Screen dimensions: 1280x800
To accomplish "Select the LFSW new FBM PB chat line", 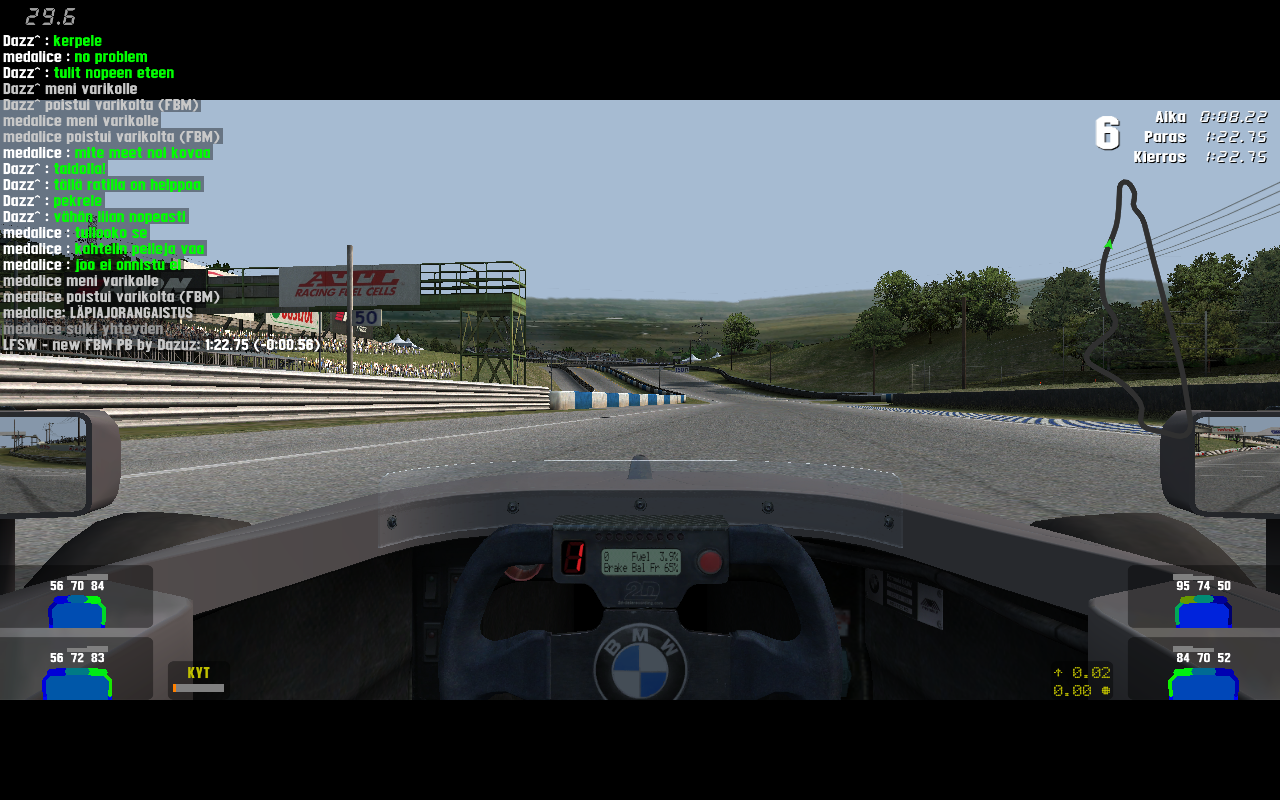I will [162, 345].
